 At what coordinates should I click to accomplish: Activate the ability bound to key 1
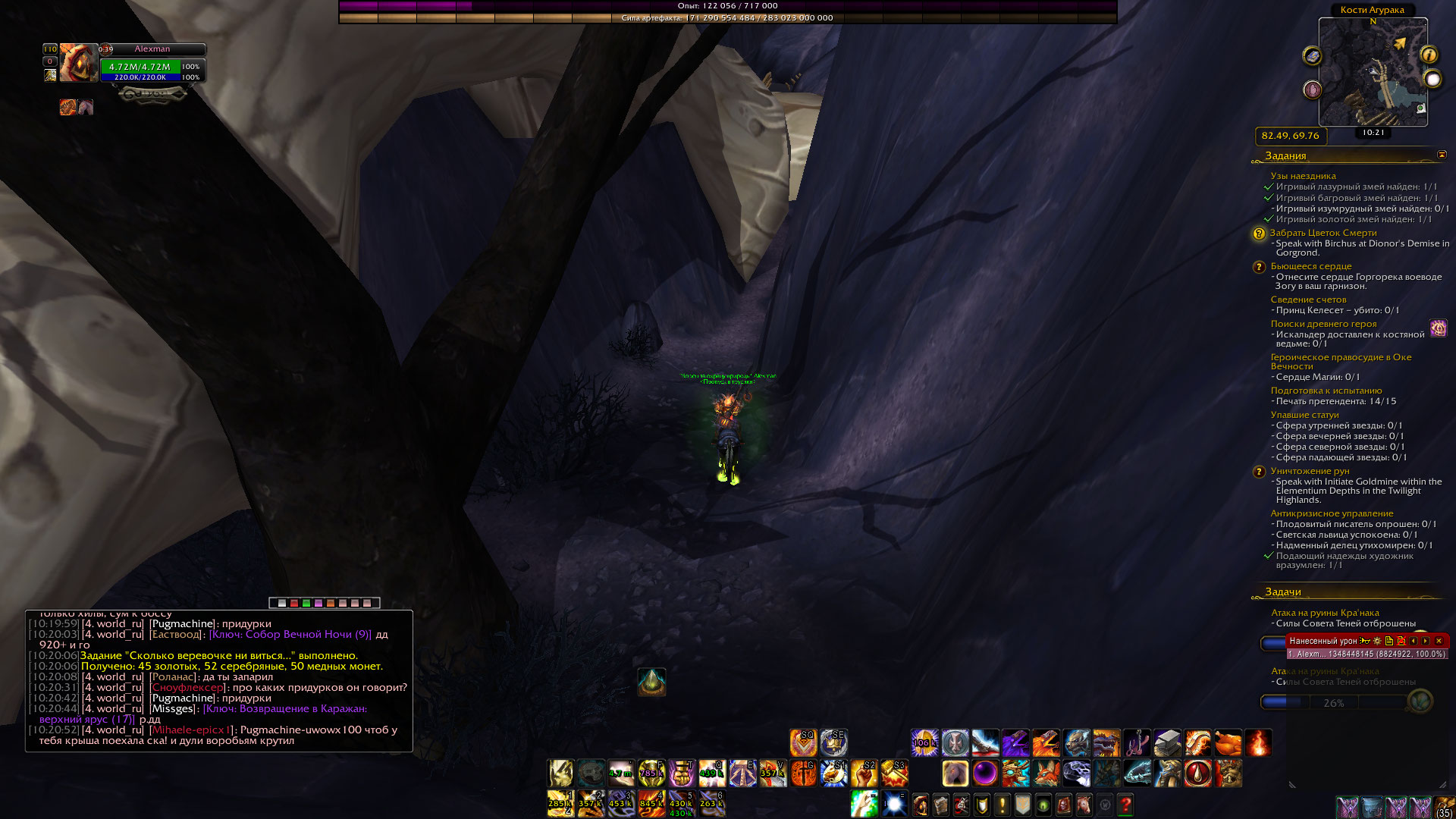pyautogui.click(x=560, y=804)
